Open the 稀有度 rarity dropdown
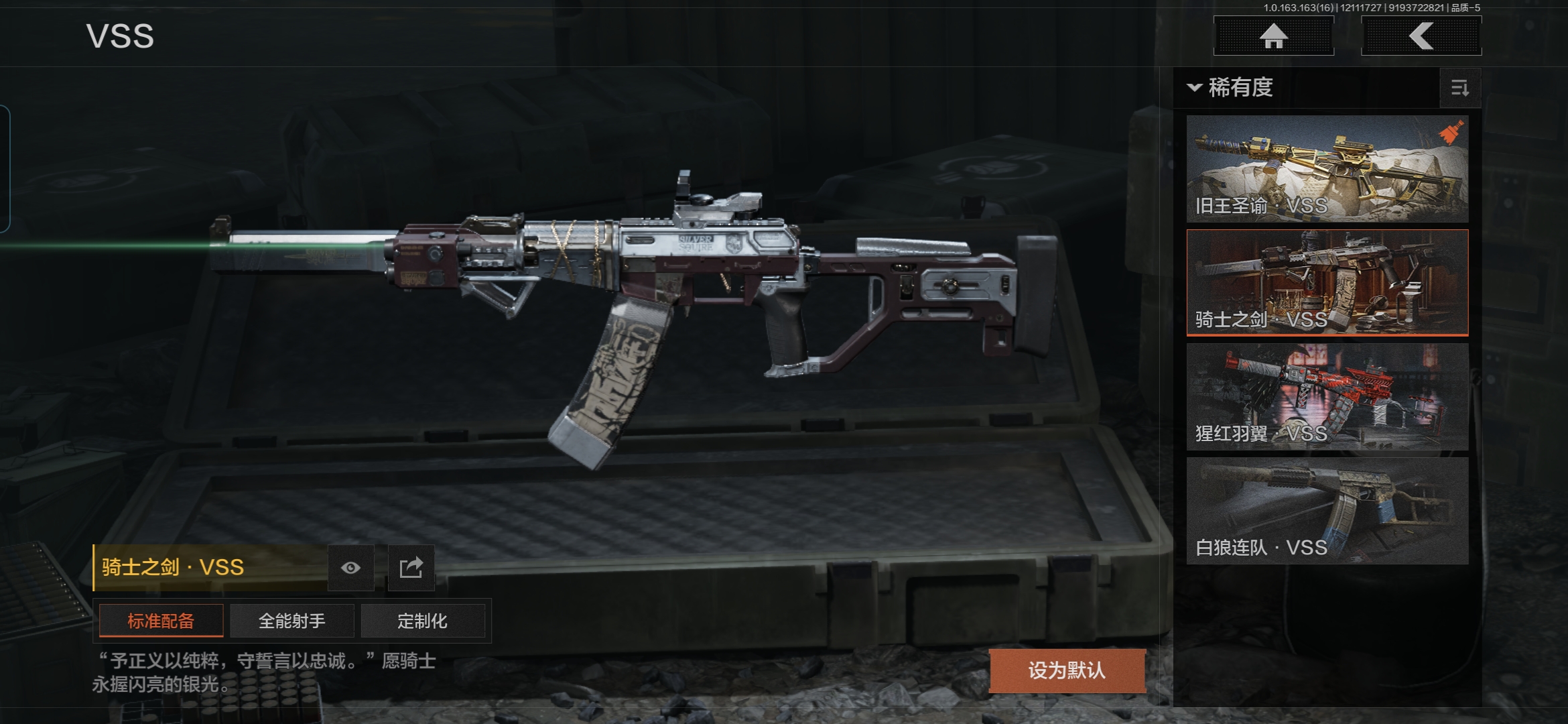1568x724 pixels. 1232,88
